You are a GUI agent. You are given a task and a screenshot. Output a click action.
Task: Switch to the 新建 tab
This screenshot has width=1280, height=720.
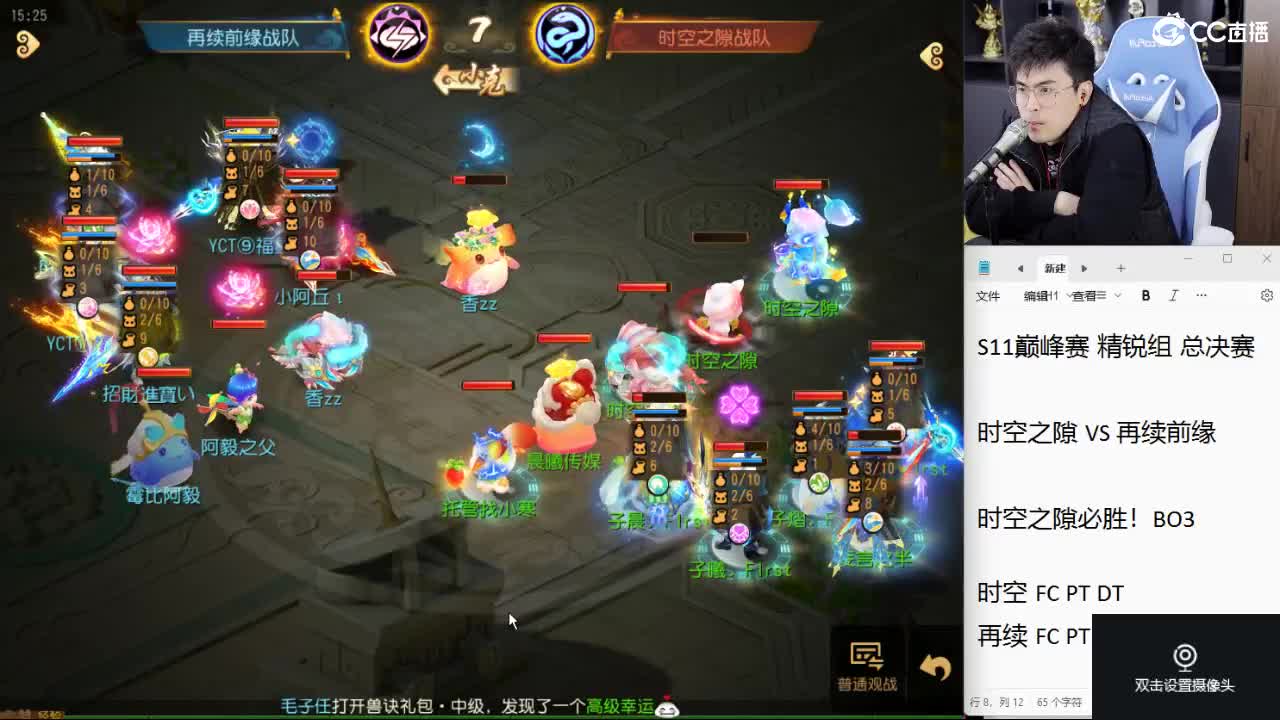(x=1054, y=268)
